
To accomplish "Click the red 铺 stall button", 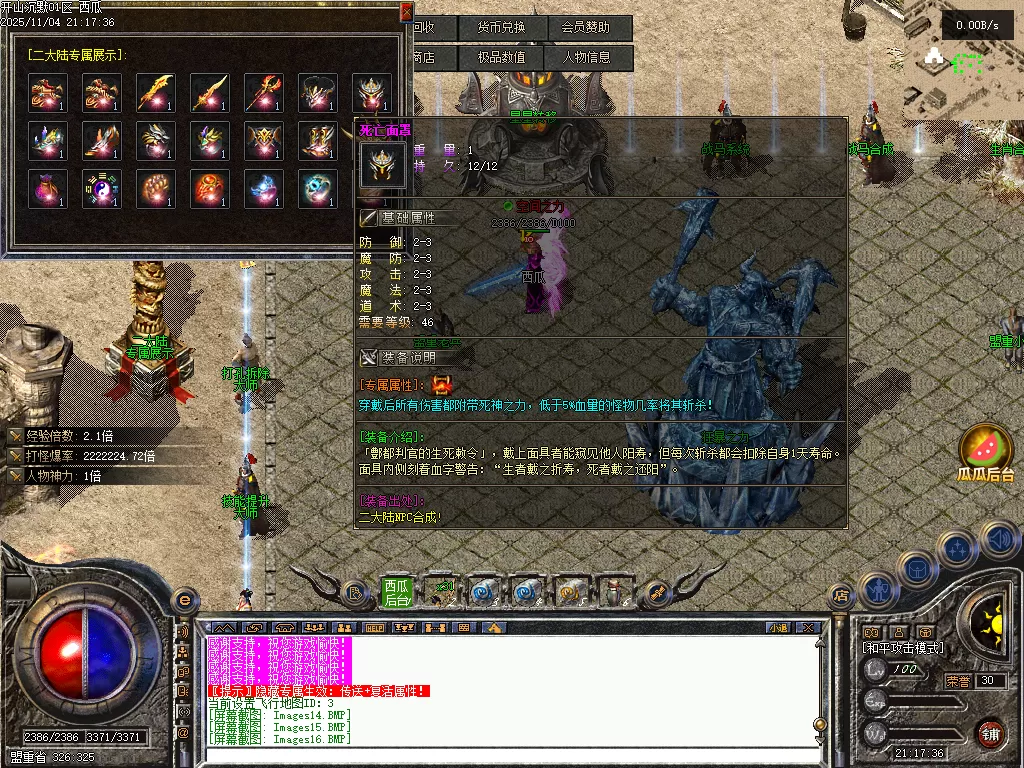I will pyautogui.click(x=990, y=732).
